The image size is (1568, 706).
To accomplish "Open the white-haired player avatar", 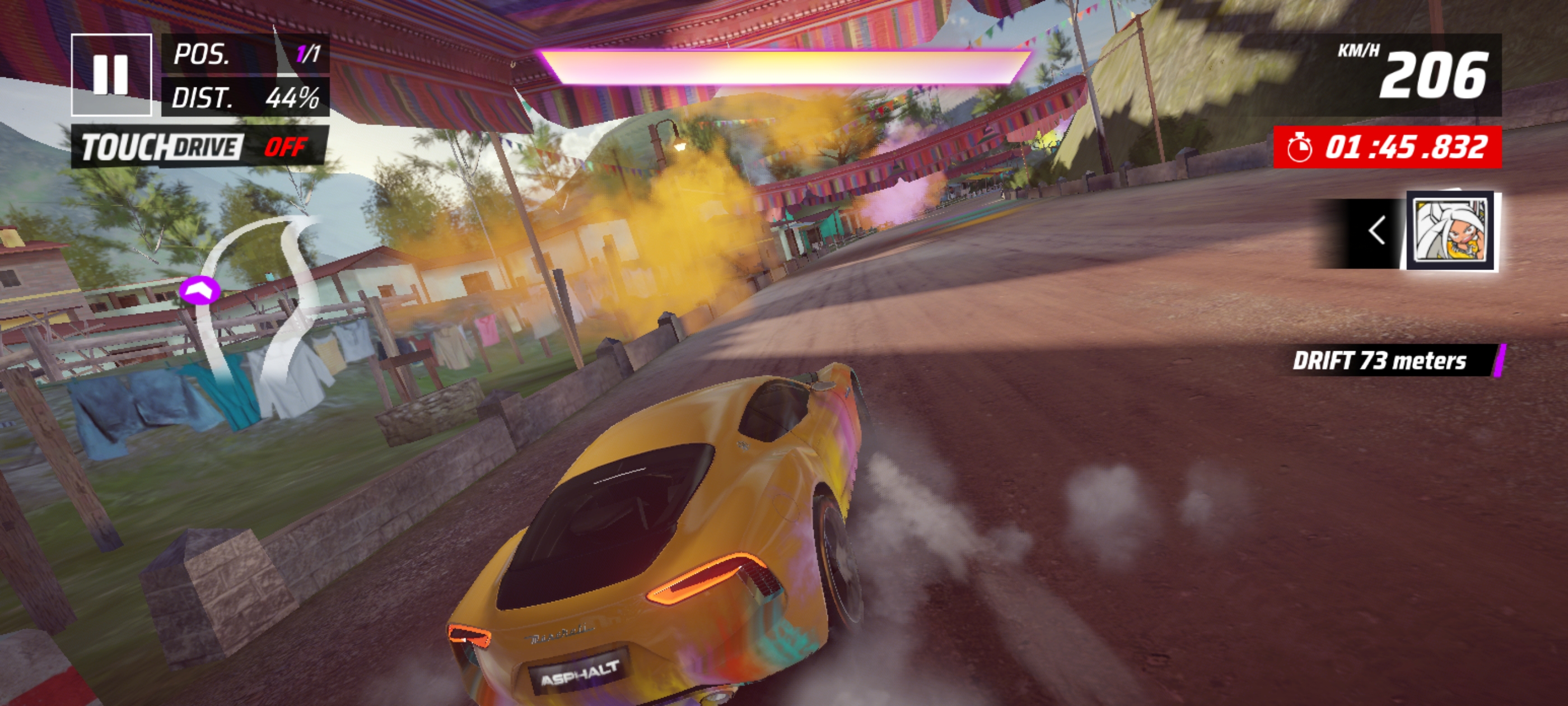I will tap(1451, 231).
